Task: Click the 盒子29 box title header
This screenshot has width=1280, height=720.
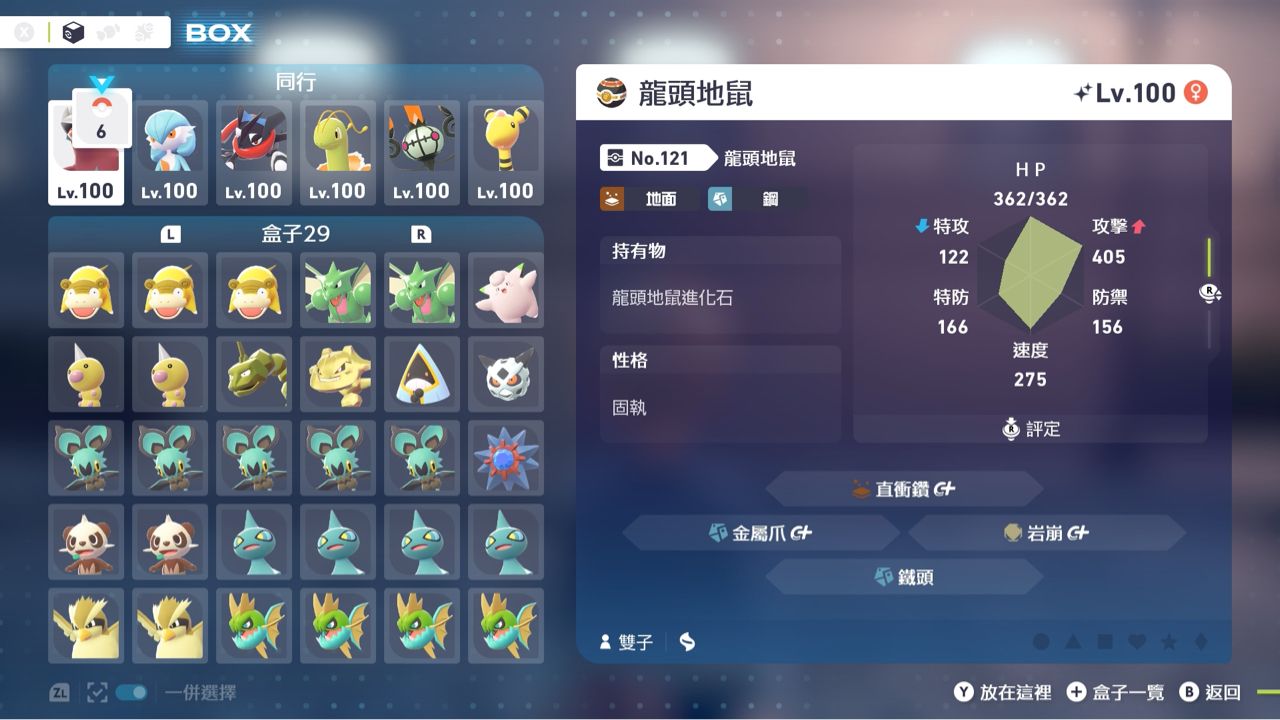Action: point(295,234)
